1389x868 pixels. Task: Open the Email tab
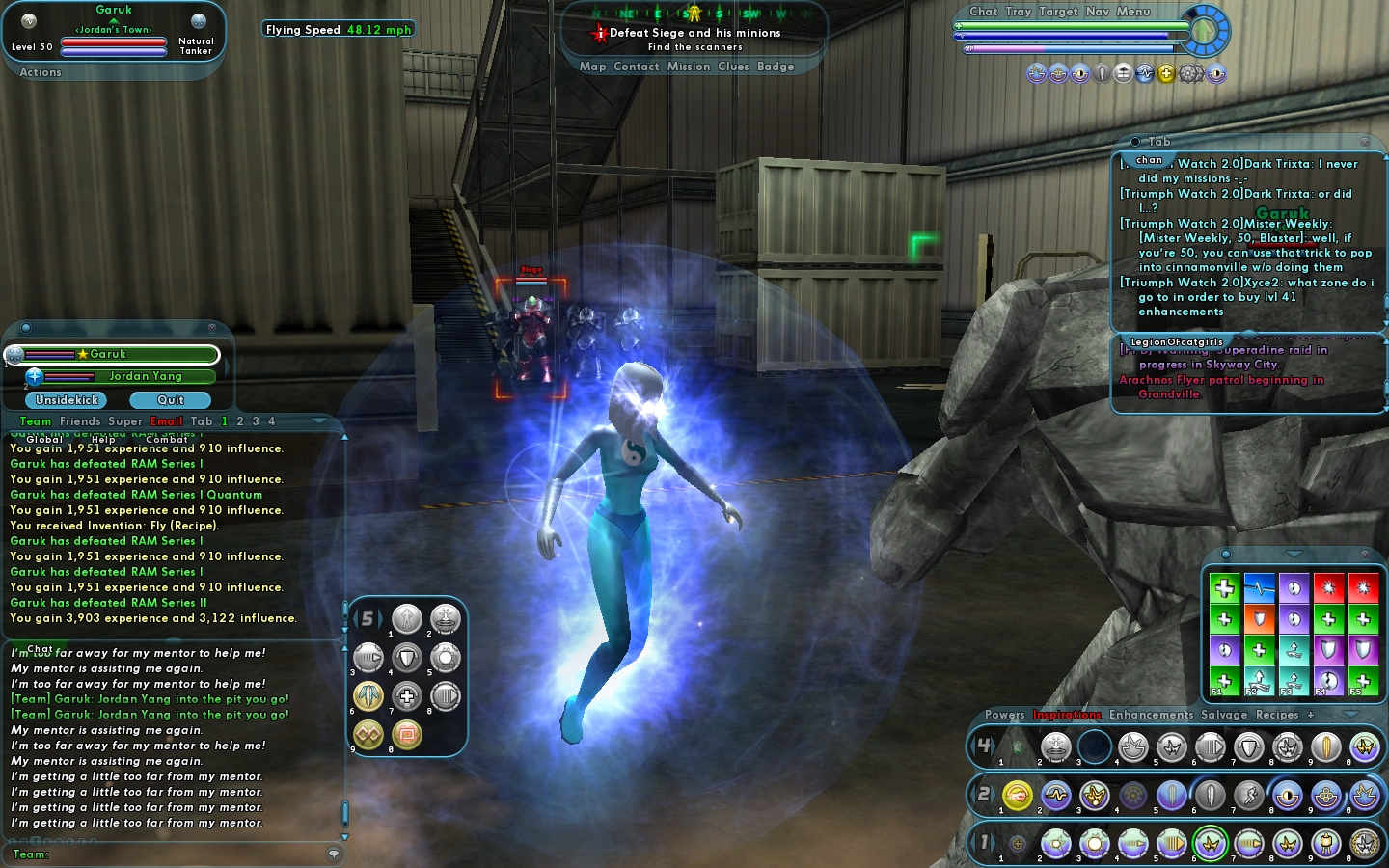(166, 421)
